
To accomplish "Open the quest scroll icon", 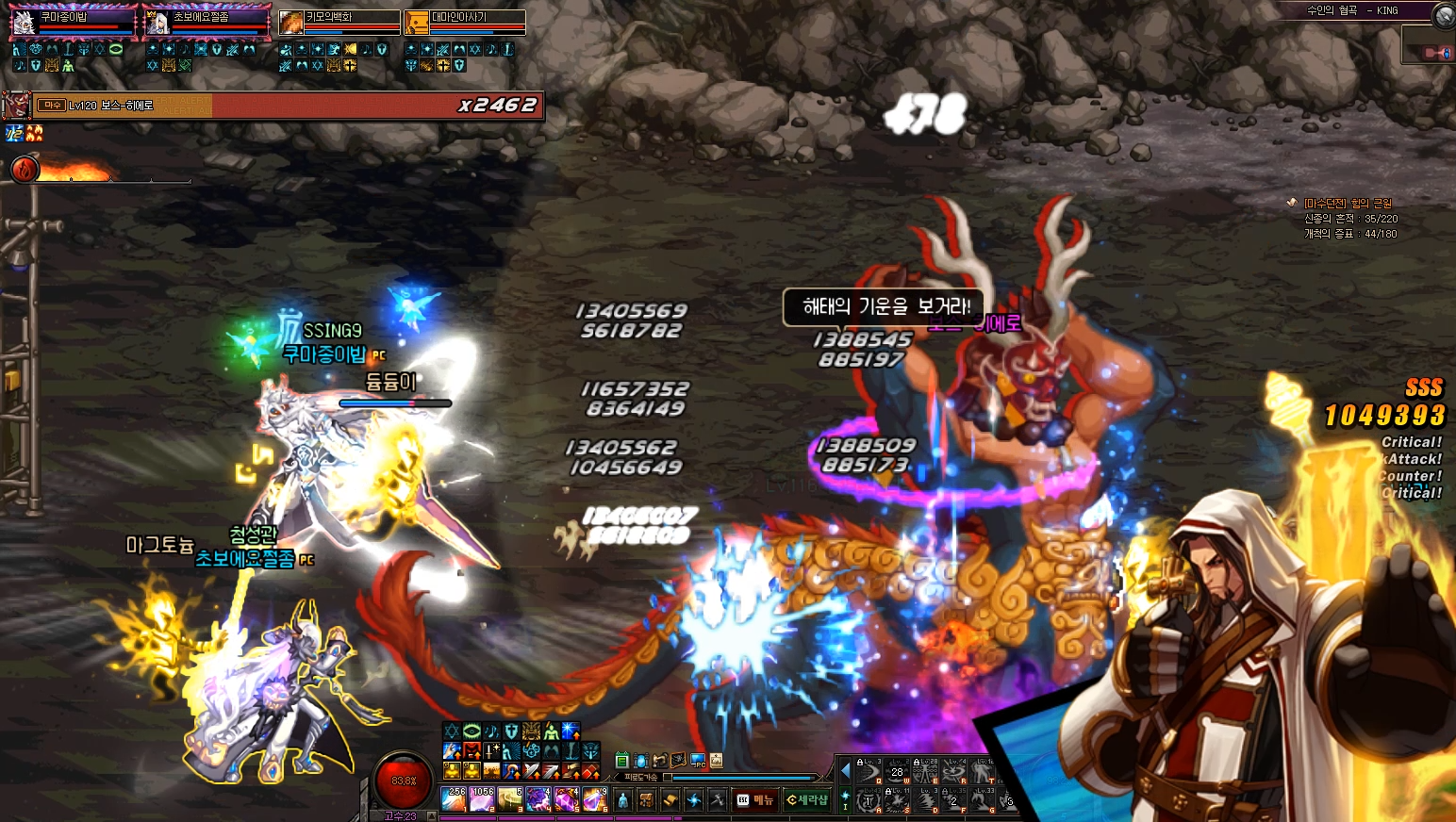I will pos(670,800).
